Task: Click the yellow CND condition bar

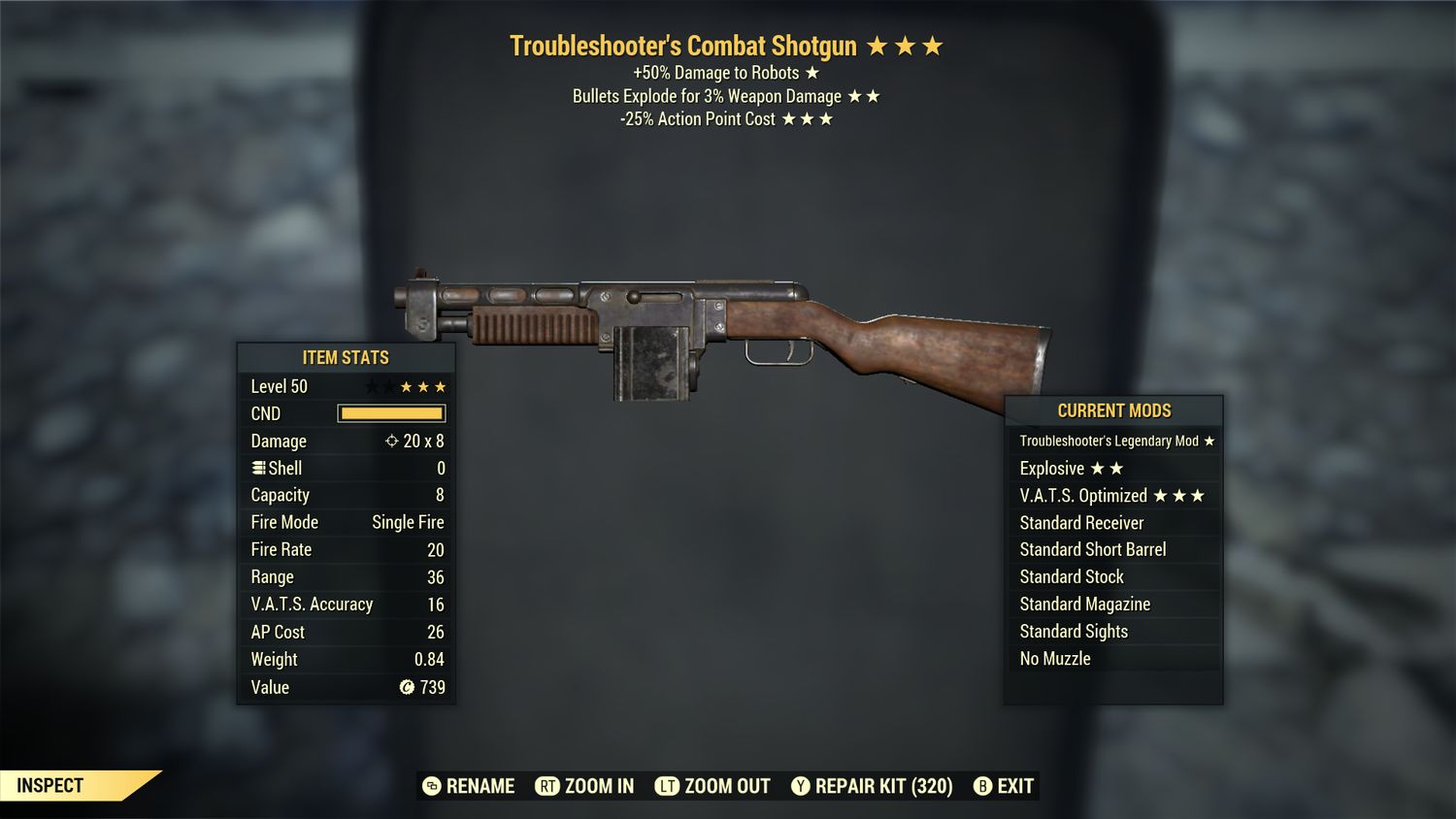Action: coord(392,413)
